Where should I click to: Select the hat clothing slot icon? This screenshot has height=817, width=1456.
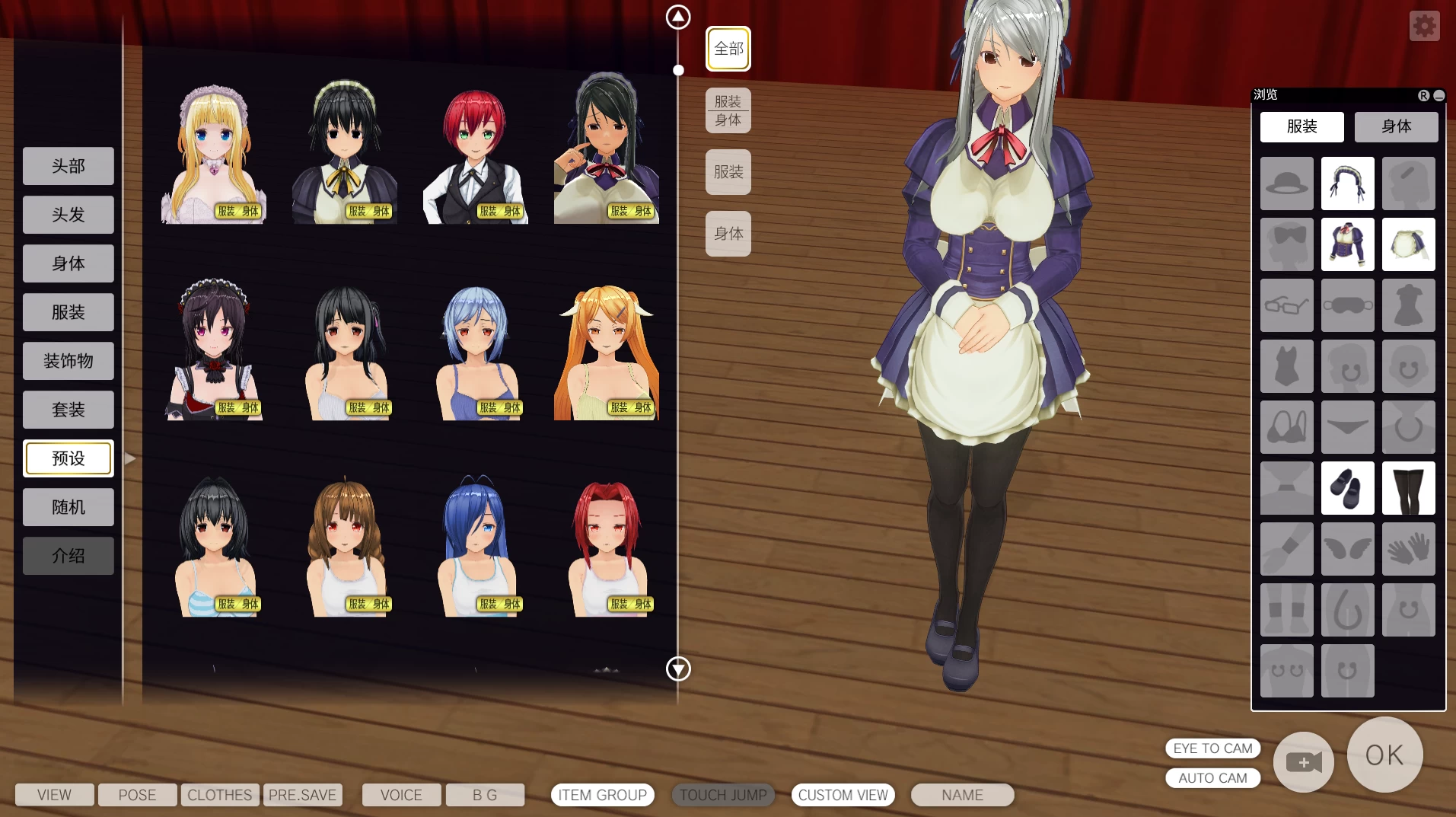(1286, 184)
